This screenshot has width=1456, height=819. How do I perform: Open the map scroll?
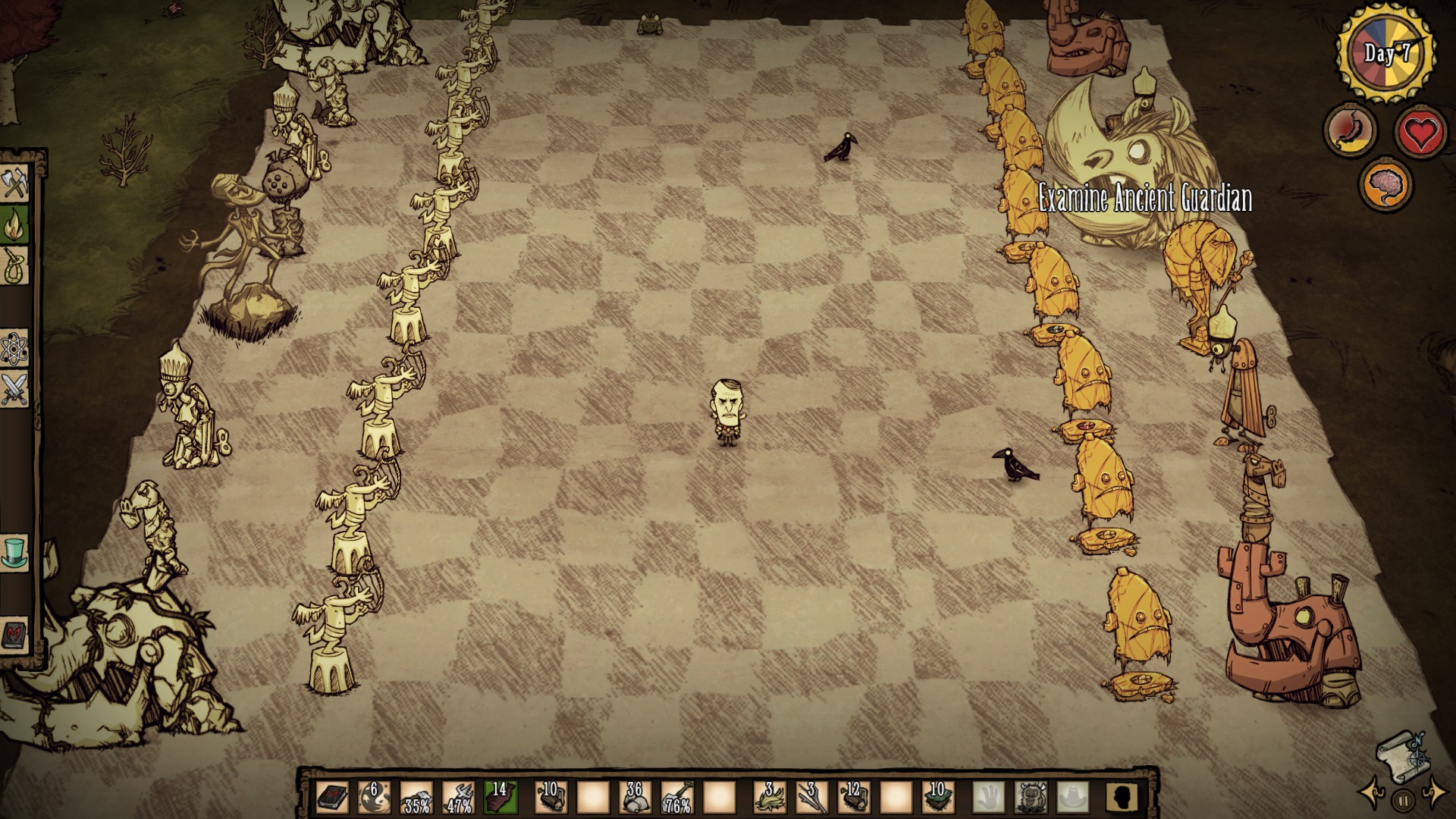point(1401,754)
